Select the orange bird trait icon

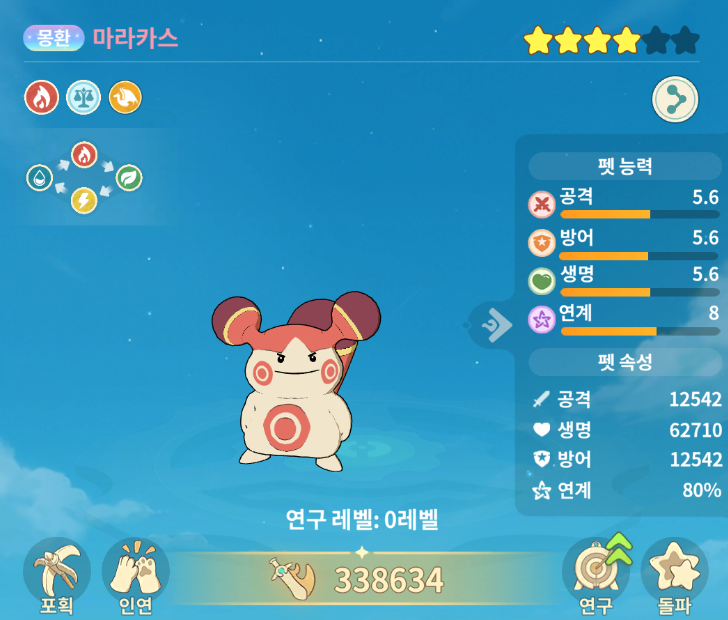tap(125, 97)
